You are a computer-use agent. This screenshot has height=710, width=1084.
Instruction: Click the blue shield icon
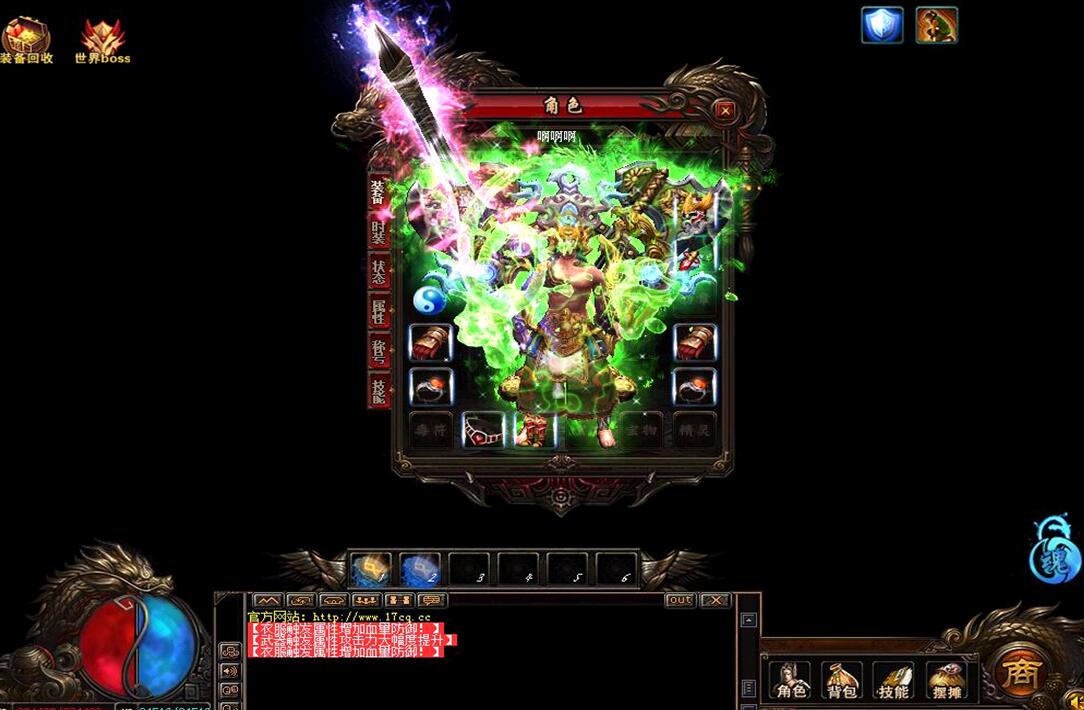click(882, 25)
